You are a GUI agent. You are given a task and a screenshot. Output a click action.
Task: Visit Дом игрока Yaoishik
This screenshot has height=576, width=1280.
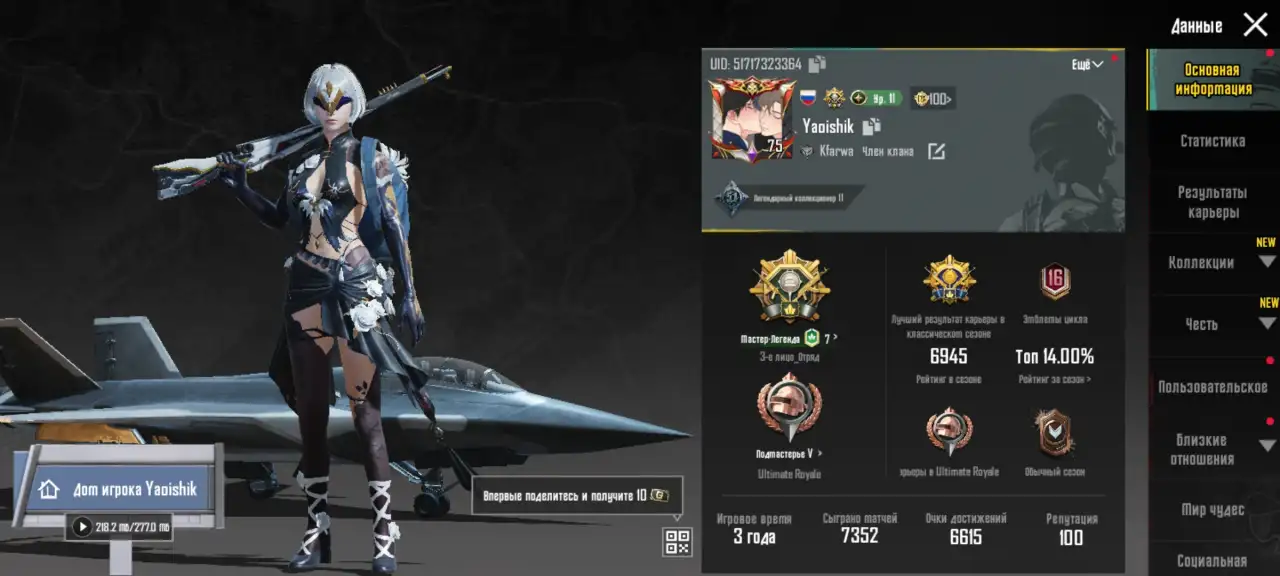120,489
